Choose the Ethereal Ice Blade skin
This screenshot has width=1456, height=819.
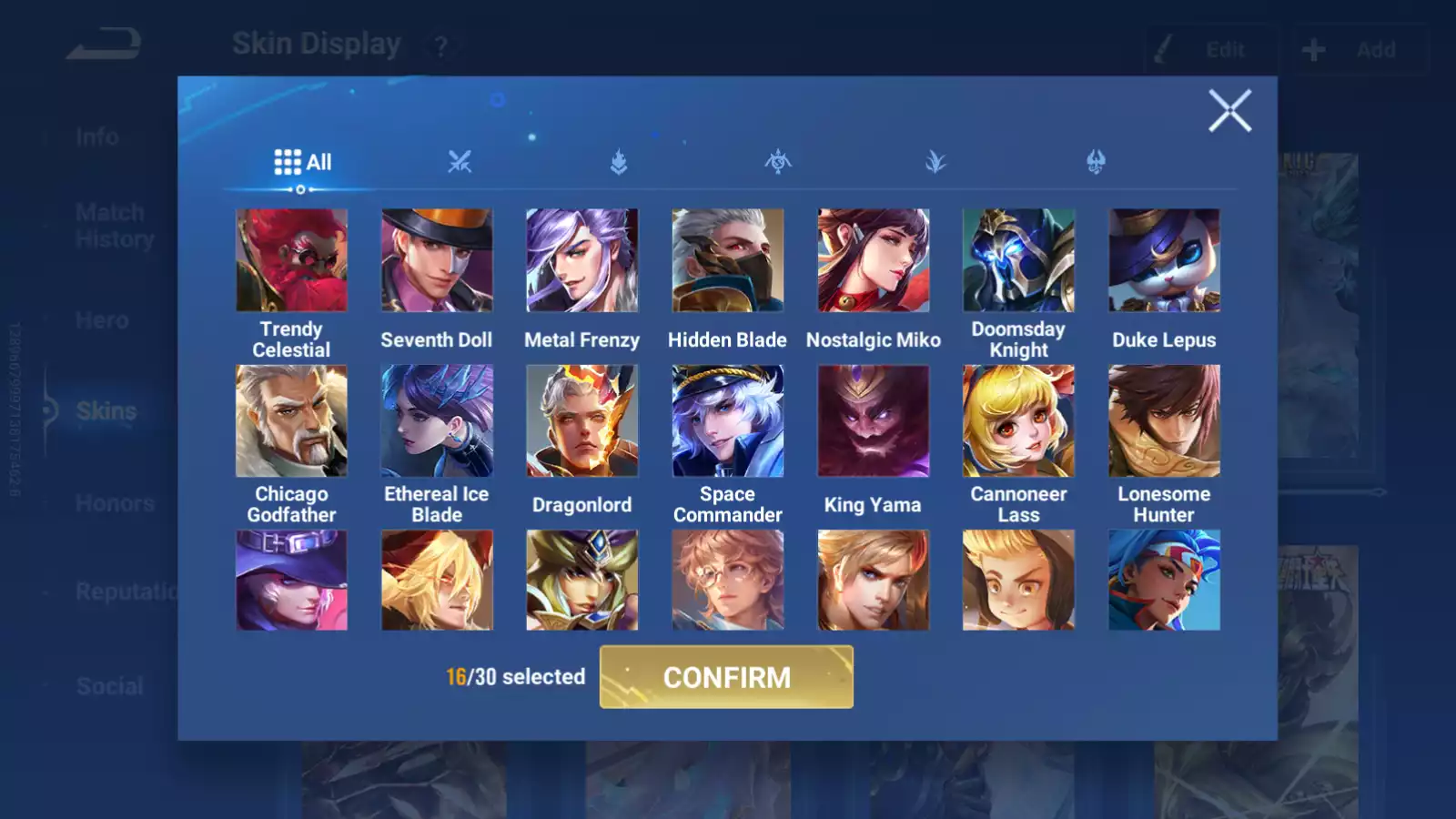point(437,420)
